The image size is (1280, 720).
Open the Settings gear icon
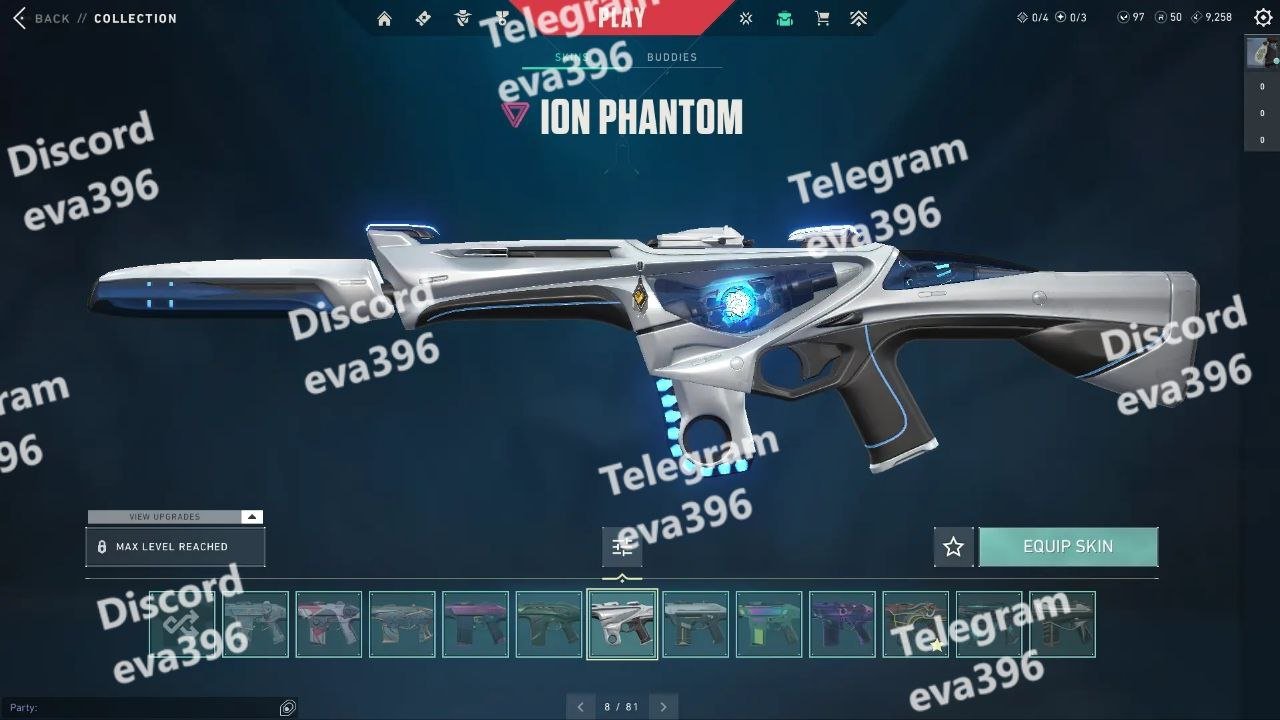(1262, 17)
